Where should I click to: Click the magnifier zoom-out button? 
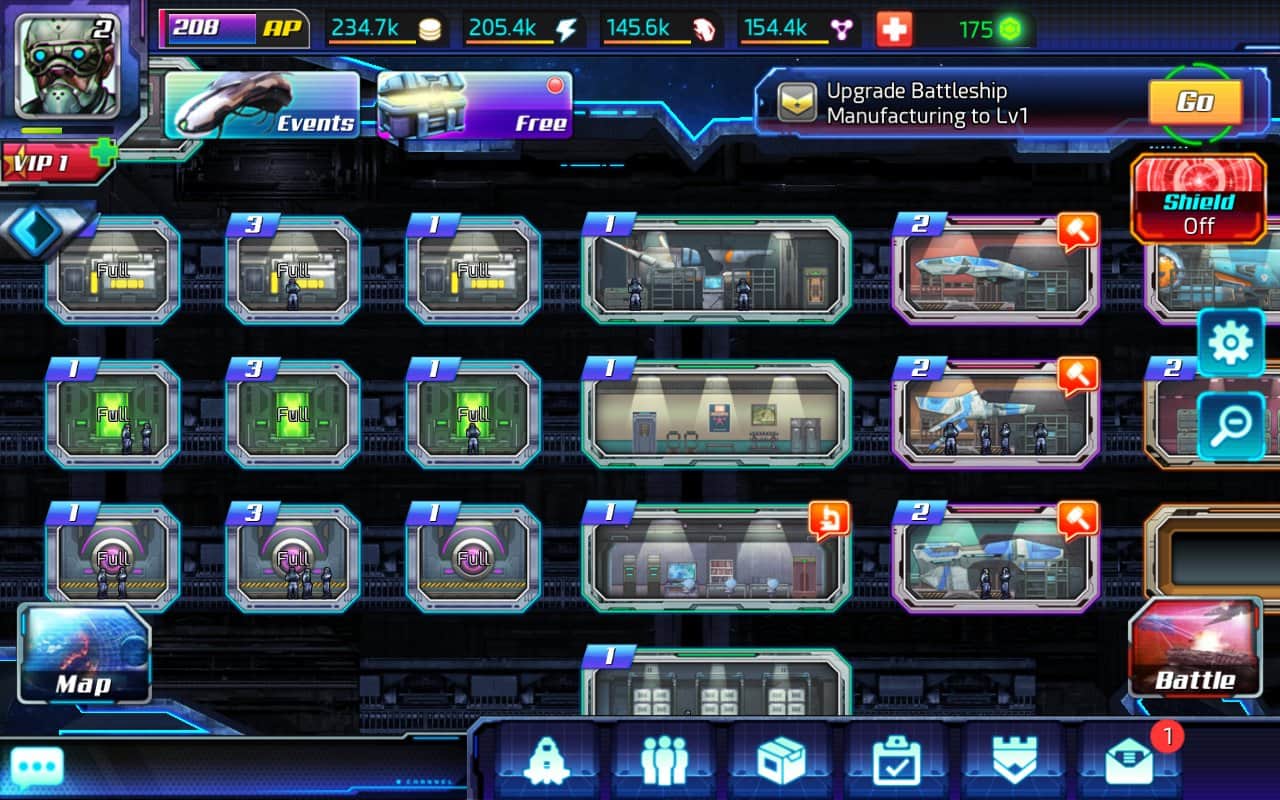click(1230, 426)
